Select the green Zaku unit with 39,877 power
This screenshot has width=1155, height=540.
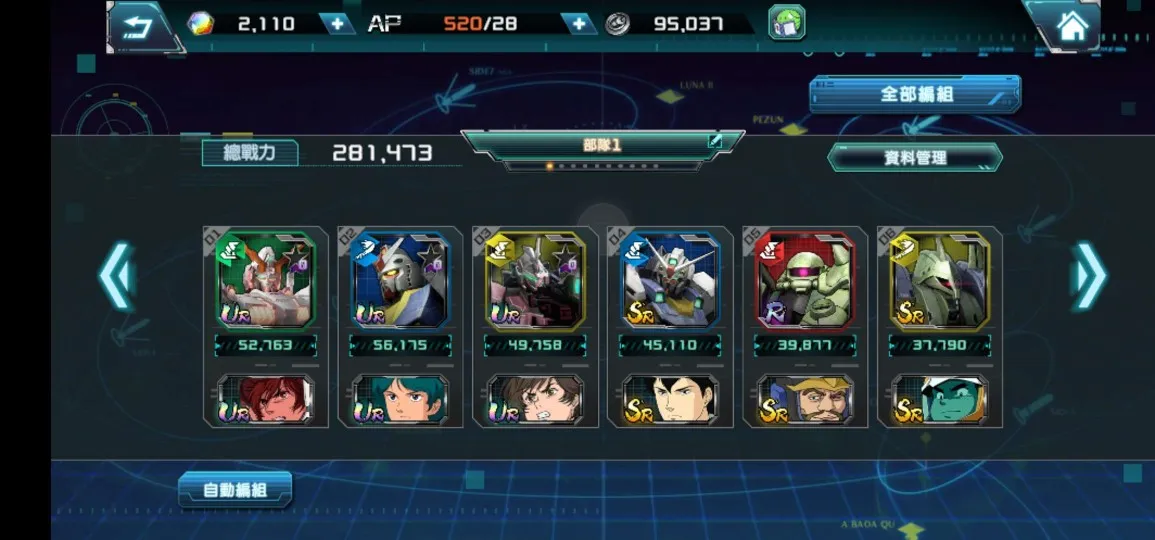(x=805, y=281)
